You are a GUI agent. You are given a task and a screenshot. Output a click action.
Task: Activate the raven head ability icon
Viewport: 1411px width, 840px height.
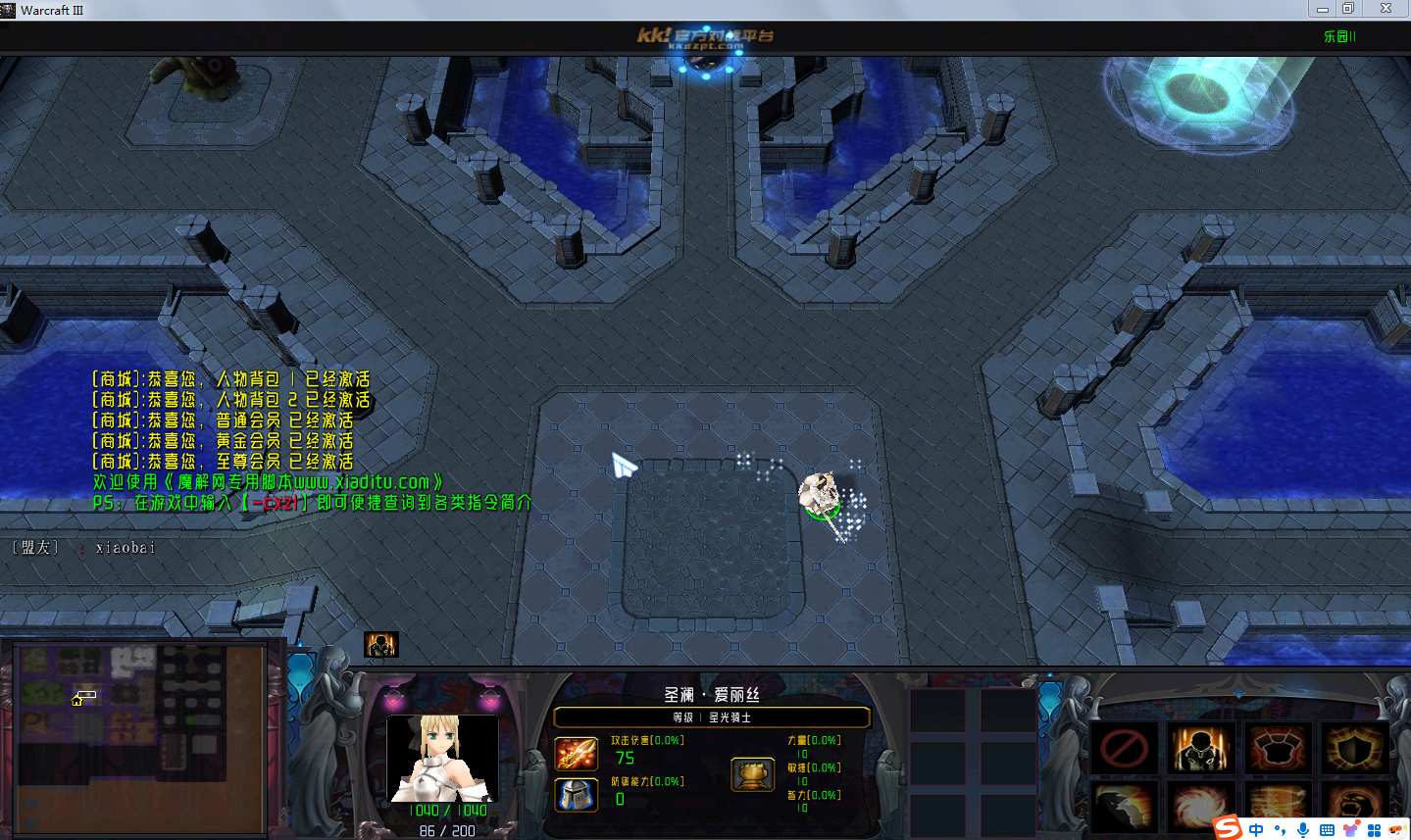point(1124,806)
